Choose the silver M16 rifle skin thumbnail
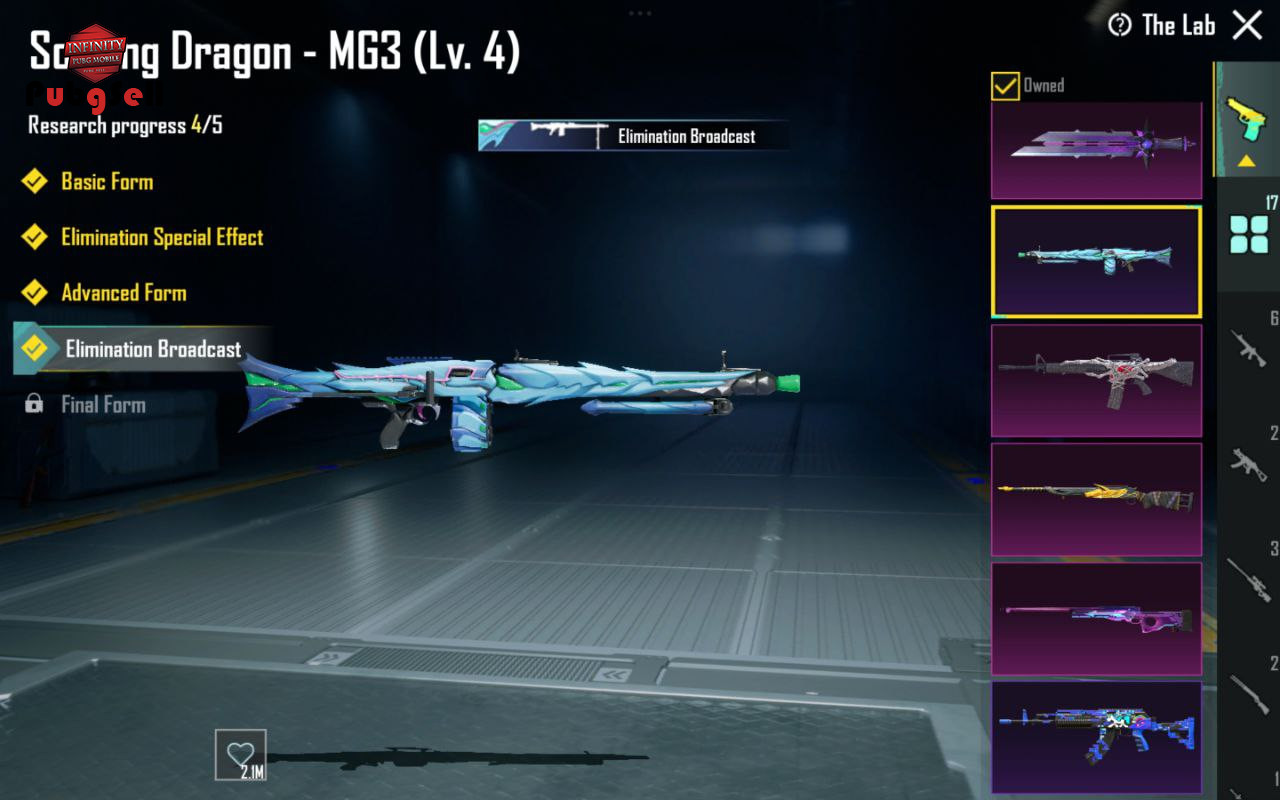The image size is (1280, 800). pyautogui.click(x=1096, y=380)
